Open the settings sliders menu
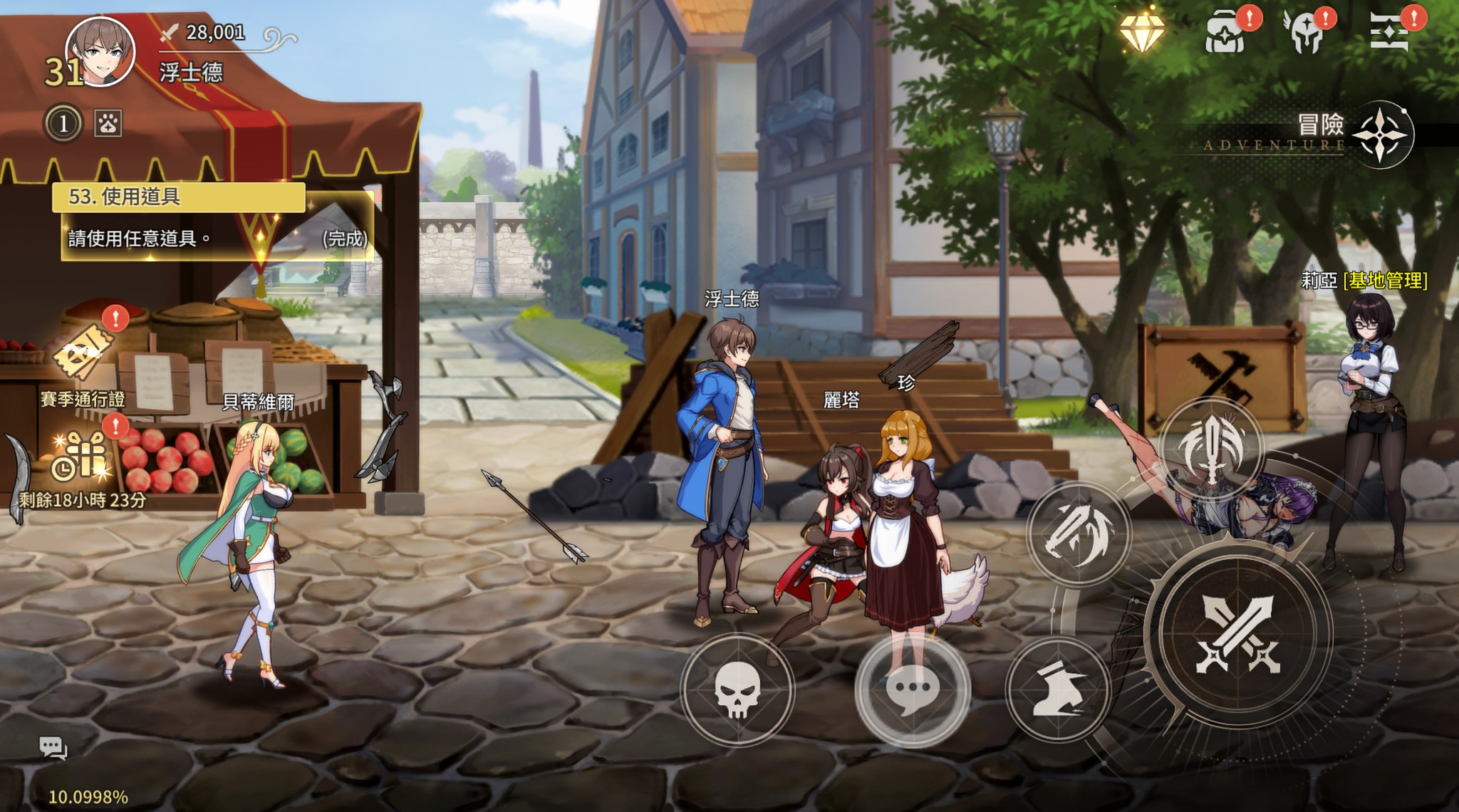Screen dimensions: 1459x812 pyautogui.click(x=1390, y=33)
